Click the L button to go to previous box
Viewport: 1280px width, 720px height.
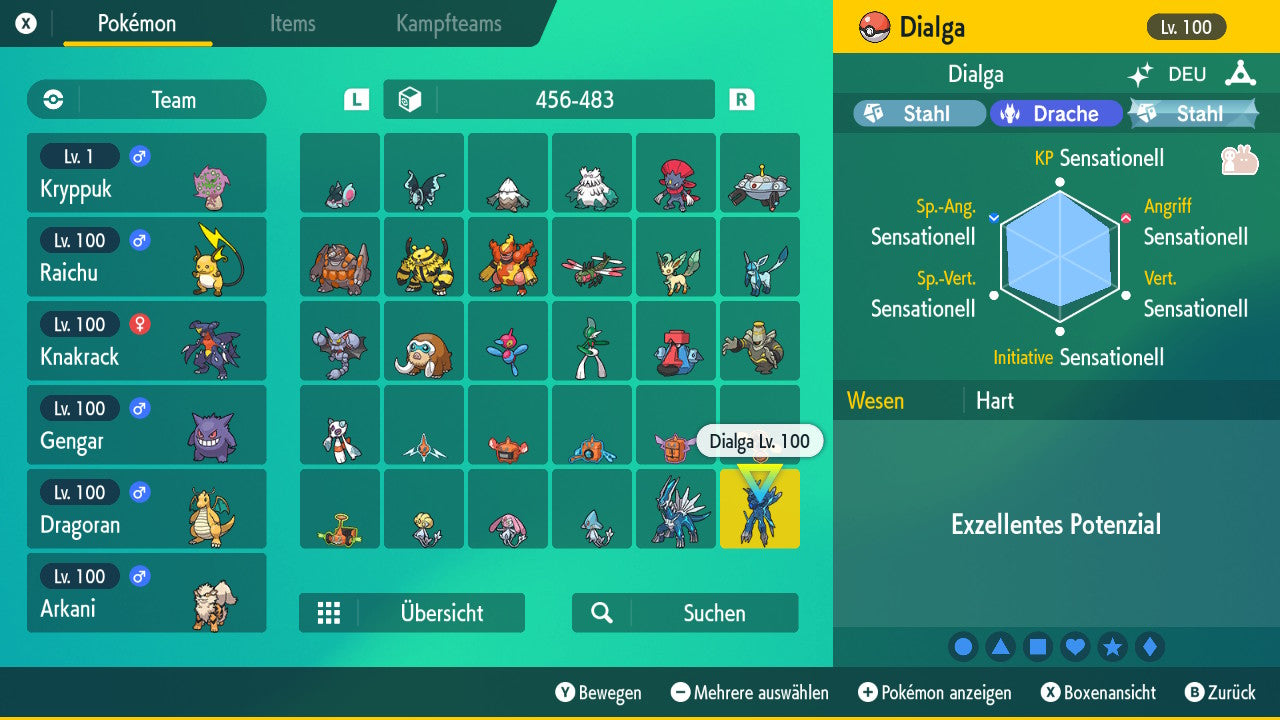tap(355, 99)
